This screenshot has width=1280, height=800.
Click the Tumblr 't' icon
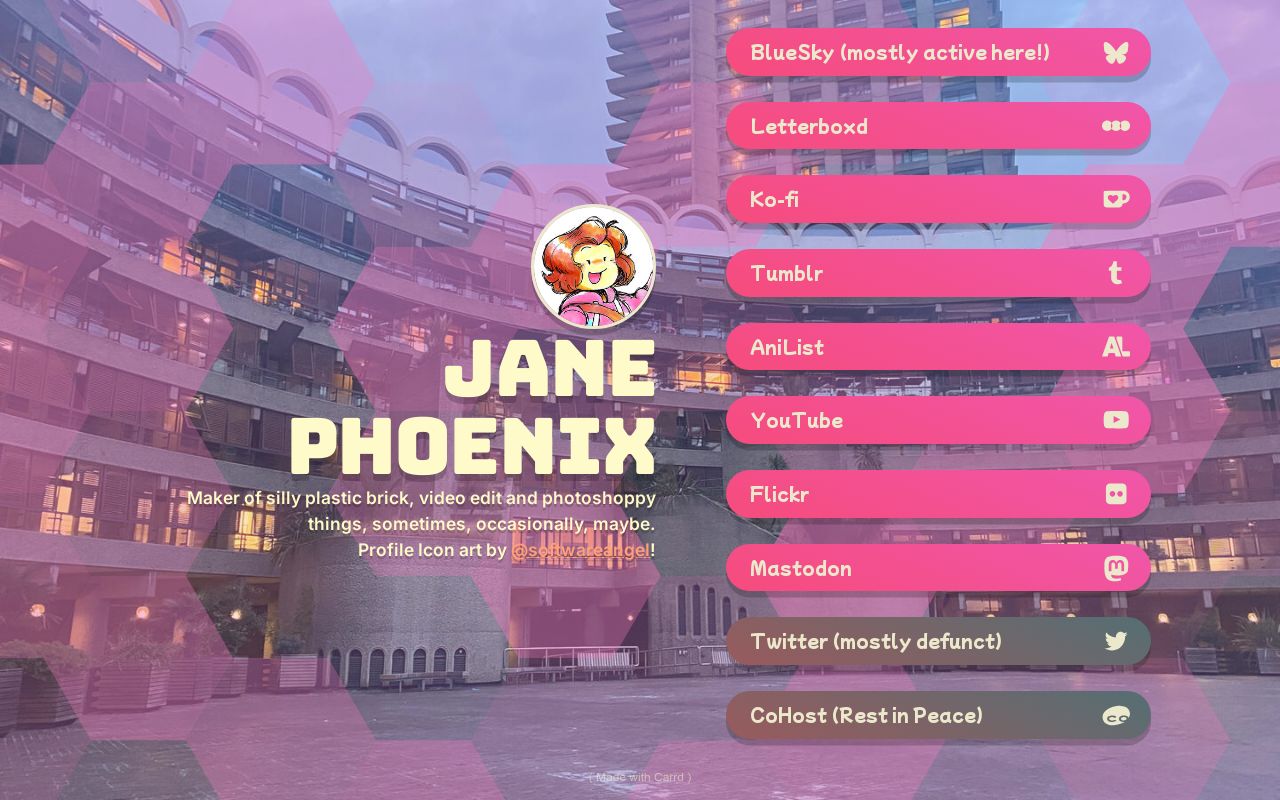(1116, 273)
